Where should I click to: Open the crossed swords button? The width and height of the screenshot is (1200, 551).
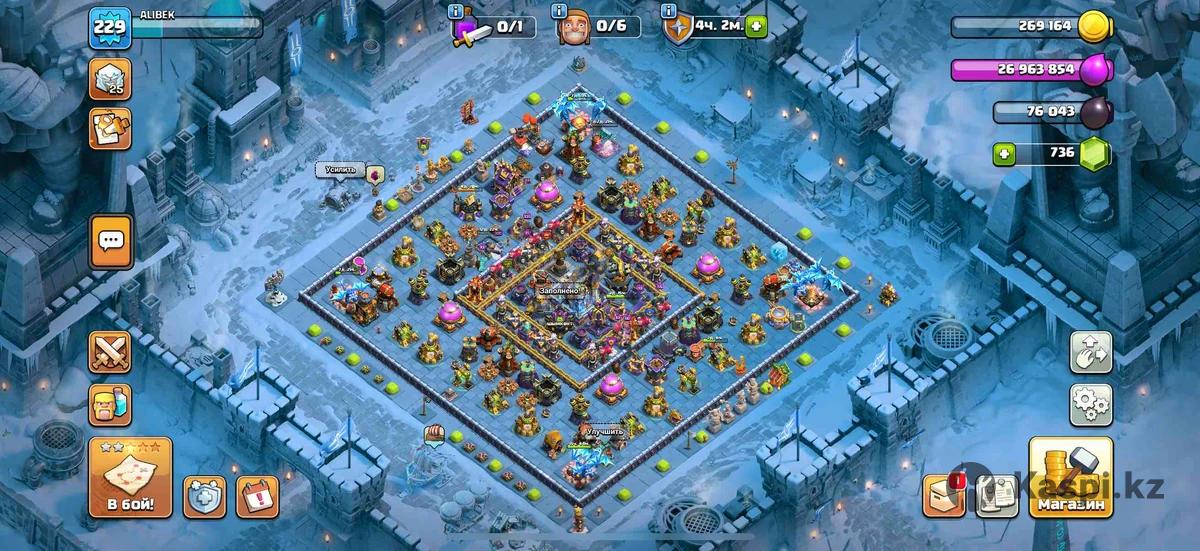pyautogui.click(x=110, y=352)
